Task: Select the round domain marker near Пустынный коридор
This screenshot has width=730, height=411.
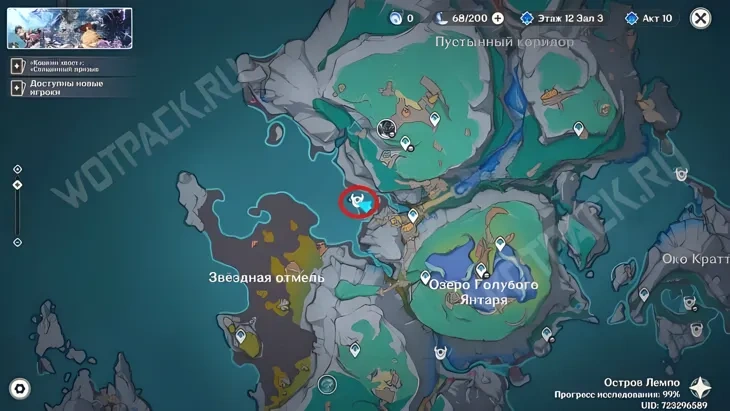Action: [x=387, y=128]
